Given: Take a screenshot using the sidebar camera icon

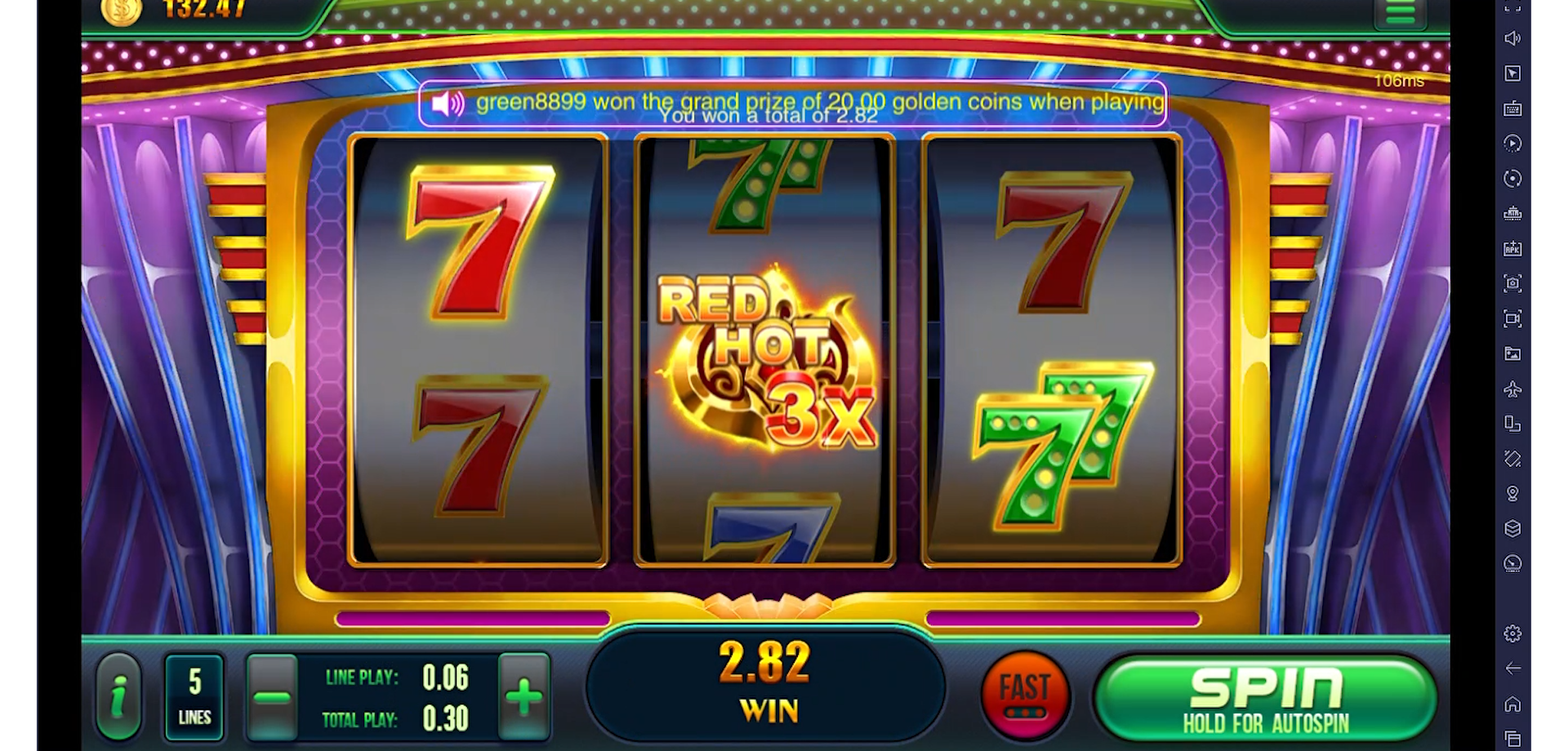Looking at the screenshot, I should [1513, 282].
